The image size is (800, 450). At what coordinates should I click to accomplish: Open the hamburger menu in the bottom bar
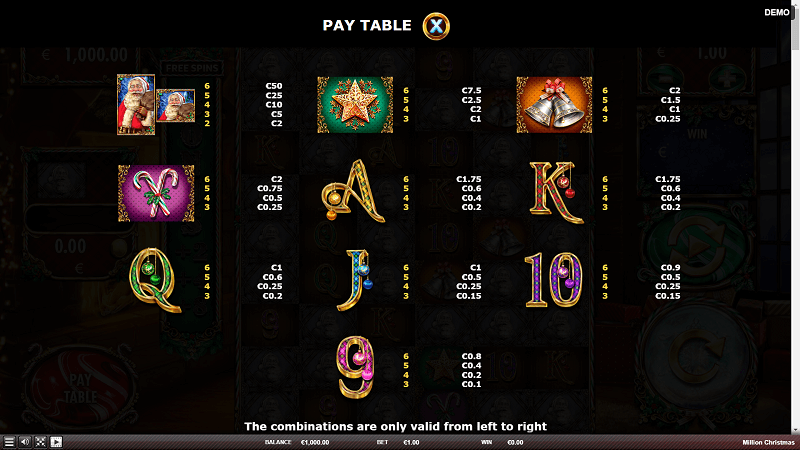9,441
